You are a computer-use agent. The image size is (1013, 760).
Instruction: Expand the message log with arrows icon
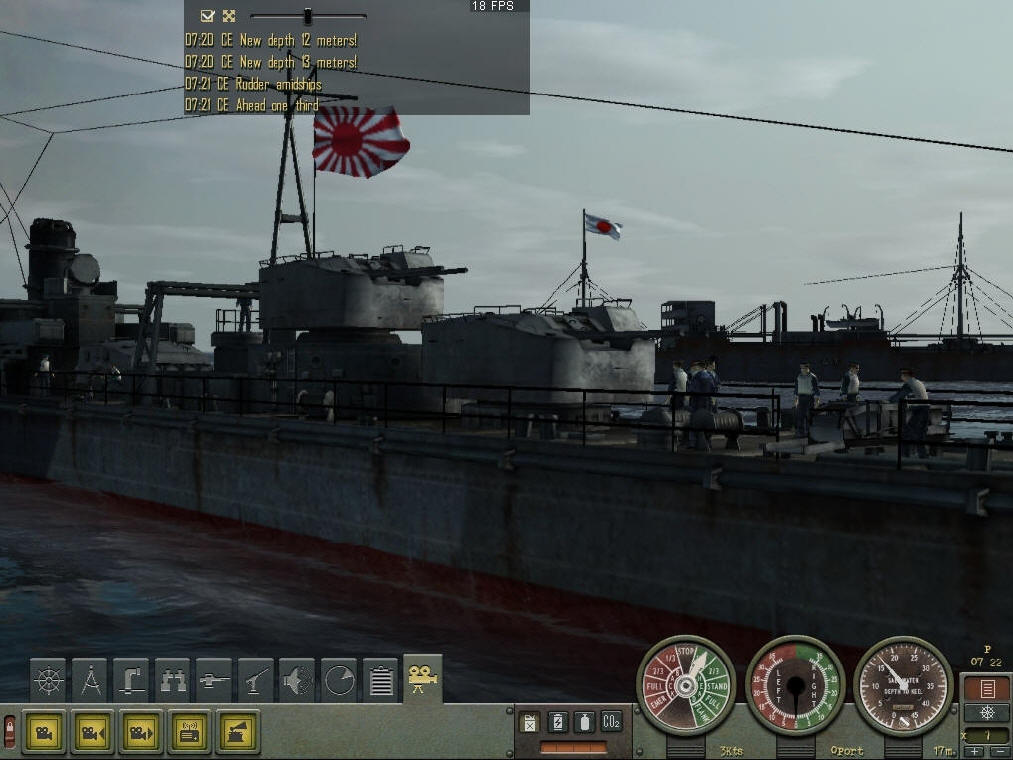229,16
